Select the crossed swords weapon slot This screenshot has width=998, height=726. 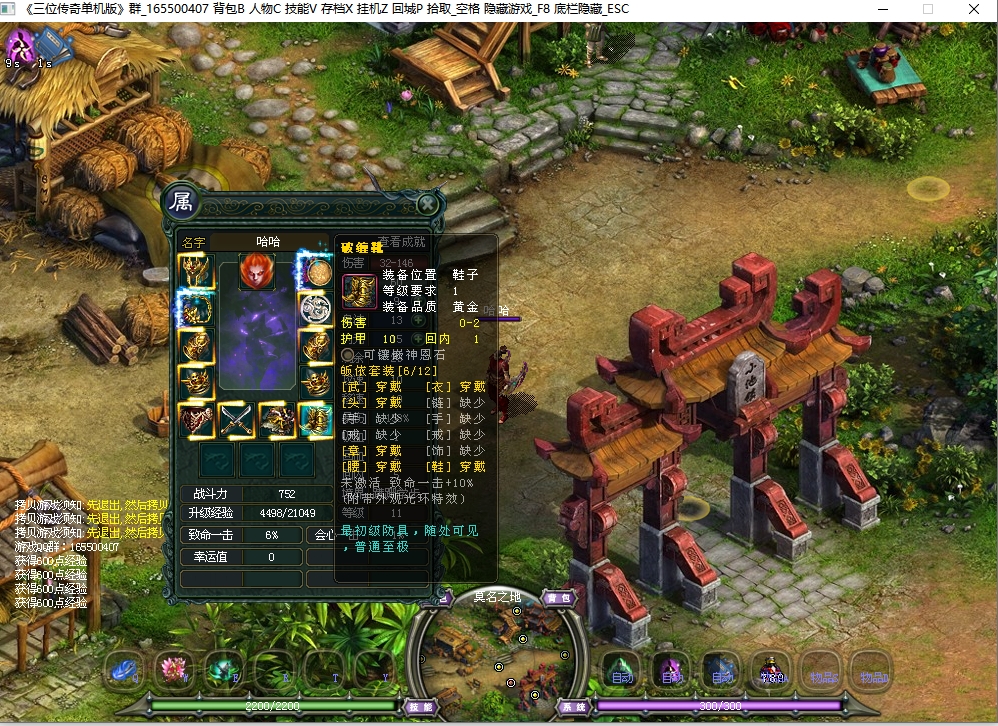point(237,420)
